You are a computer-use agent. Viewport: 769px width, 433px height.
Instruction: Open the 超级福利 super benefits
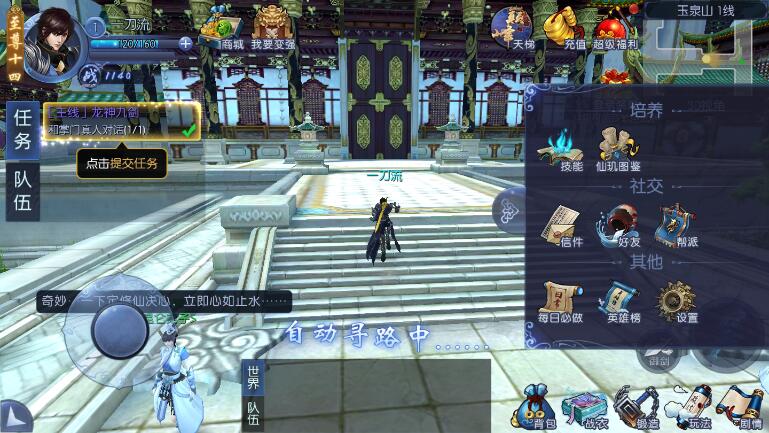[617, 27]
